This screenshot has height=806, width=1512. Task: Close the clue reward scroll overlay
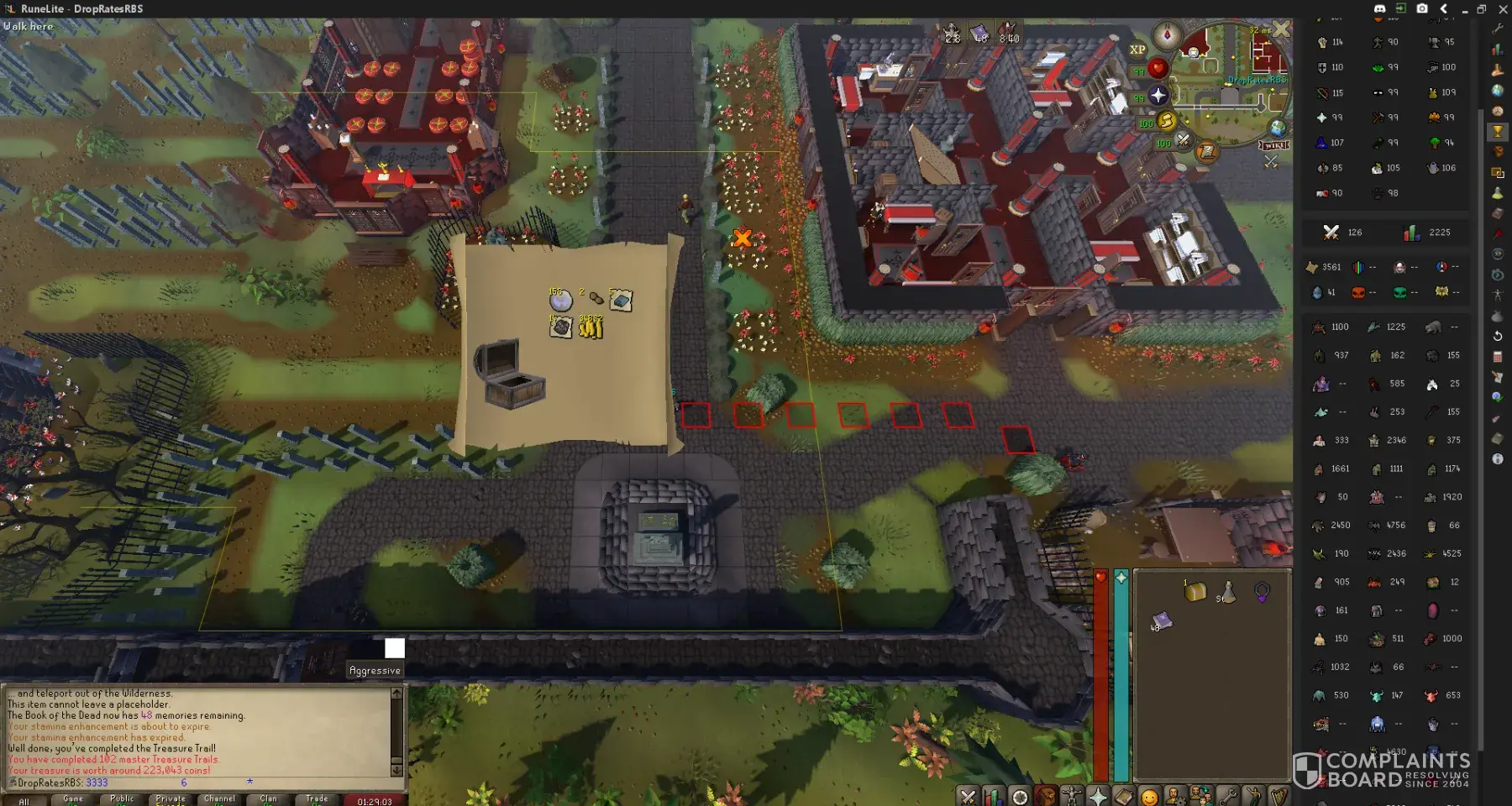1280,30
